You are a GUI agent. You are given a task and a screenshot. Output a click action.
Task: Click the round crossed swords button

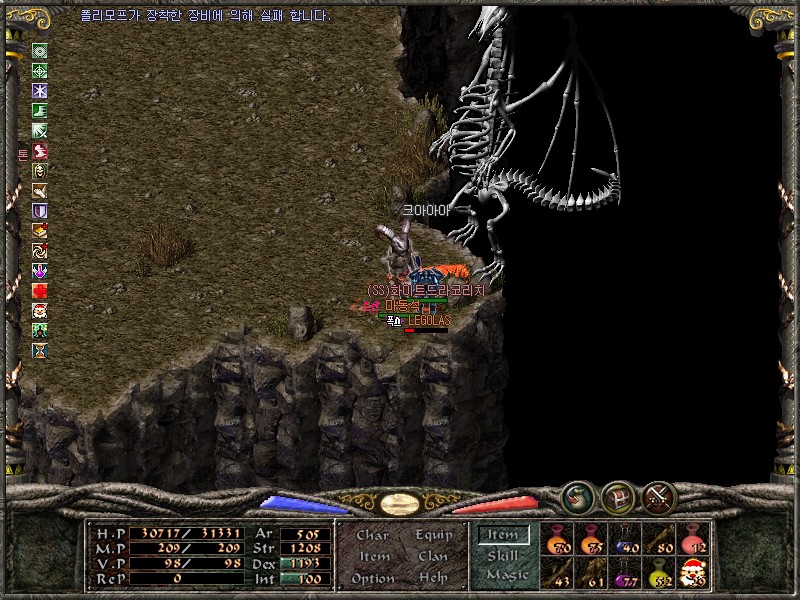coord(658,496)
